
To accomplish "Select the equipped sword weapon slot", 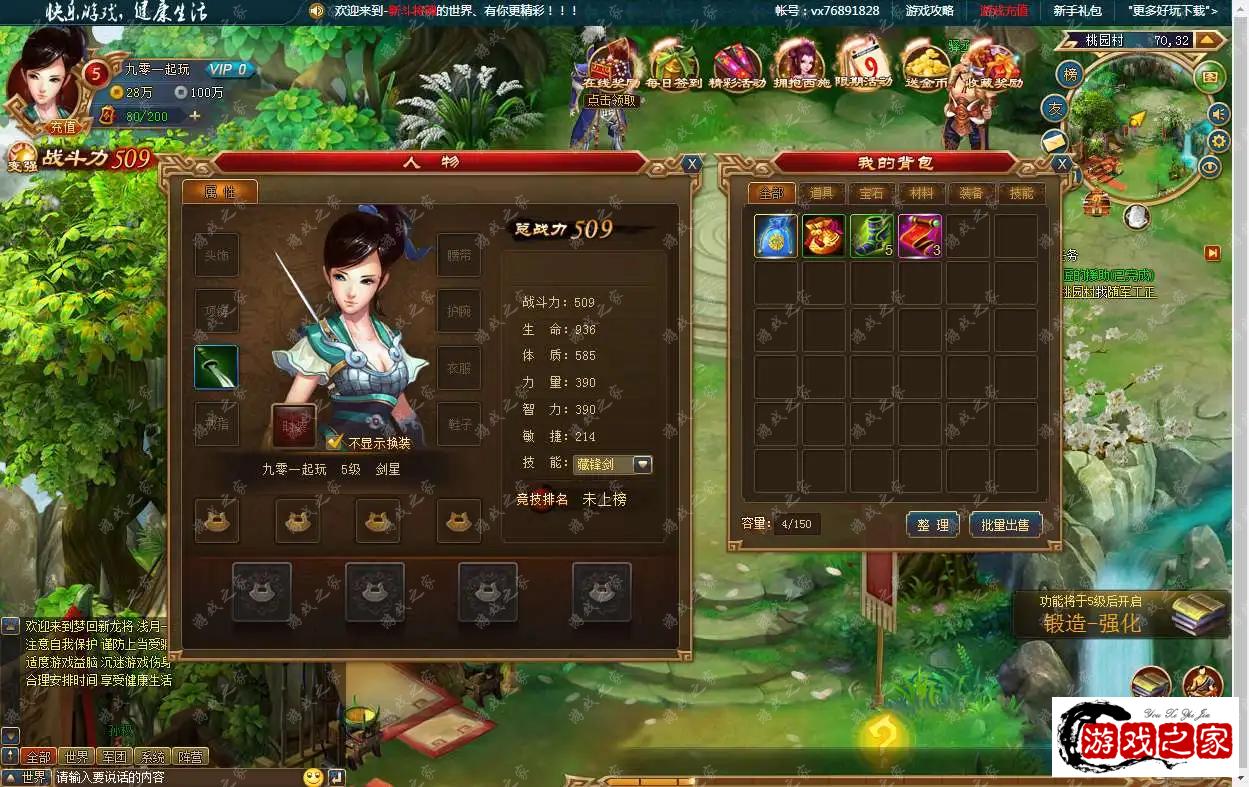I will point(216,367).
